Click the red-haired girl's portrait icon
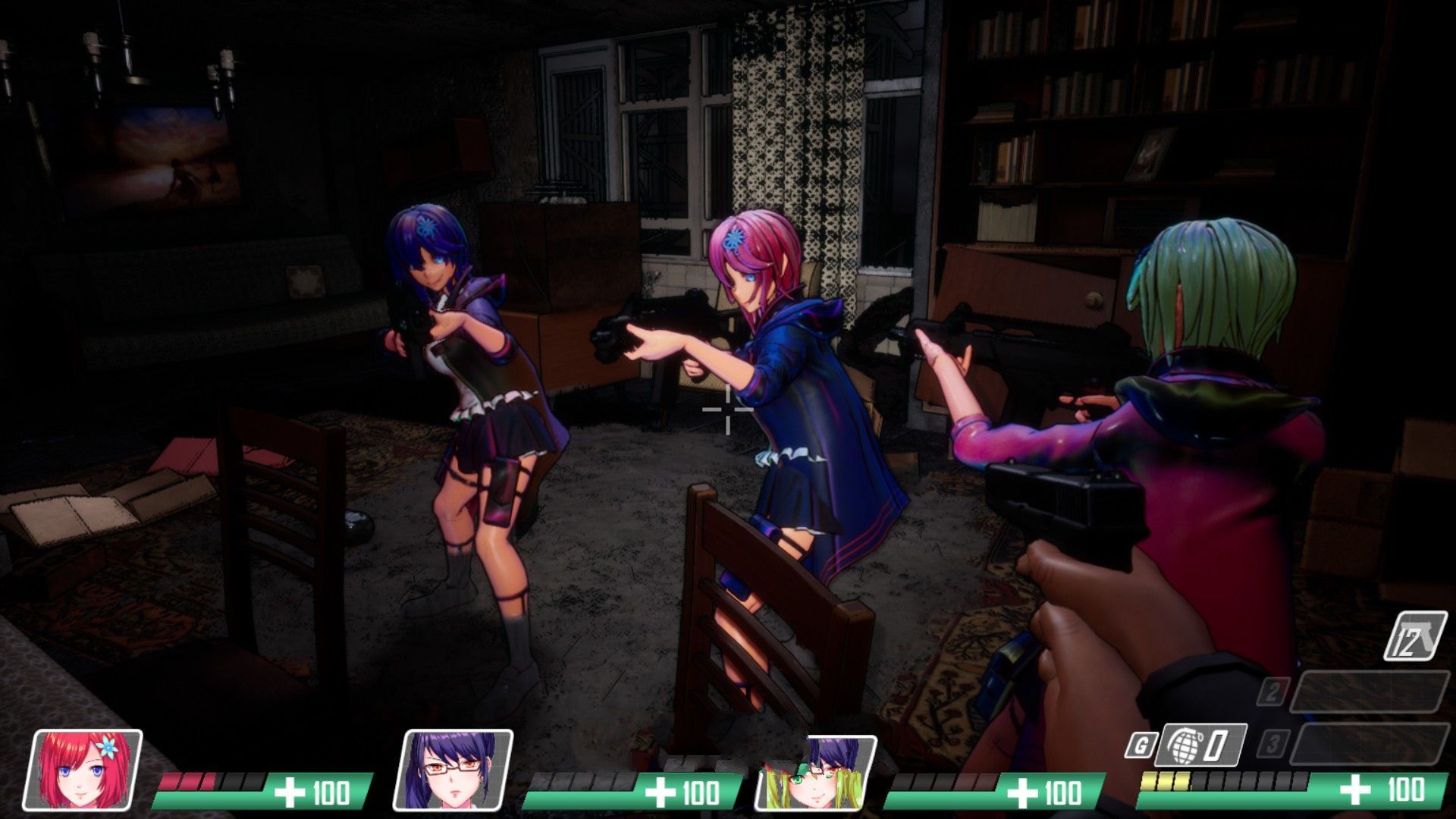The height and width of the screenshot is (819, 1456). click(x=86, y=770)
